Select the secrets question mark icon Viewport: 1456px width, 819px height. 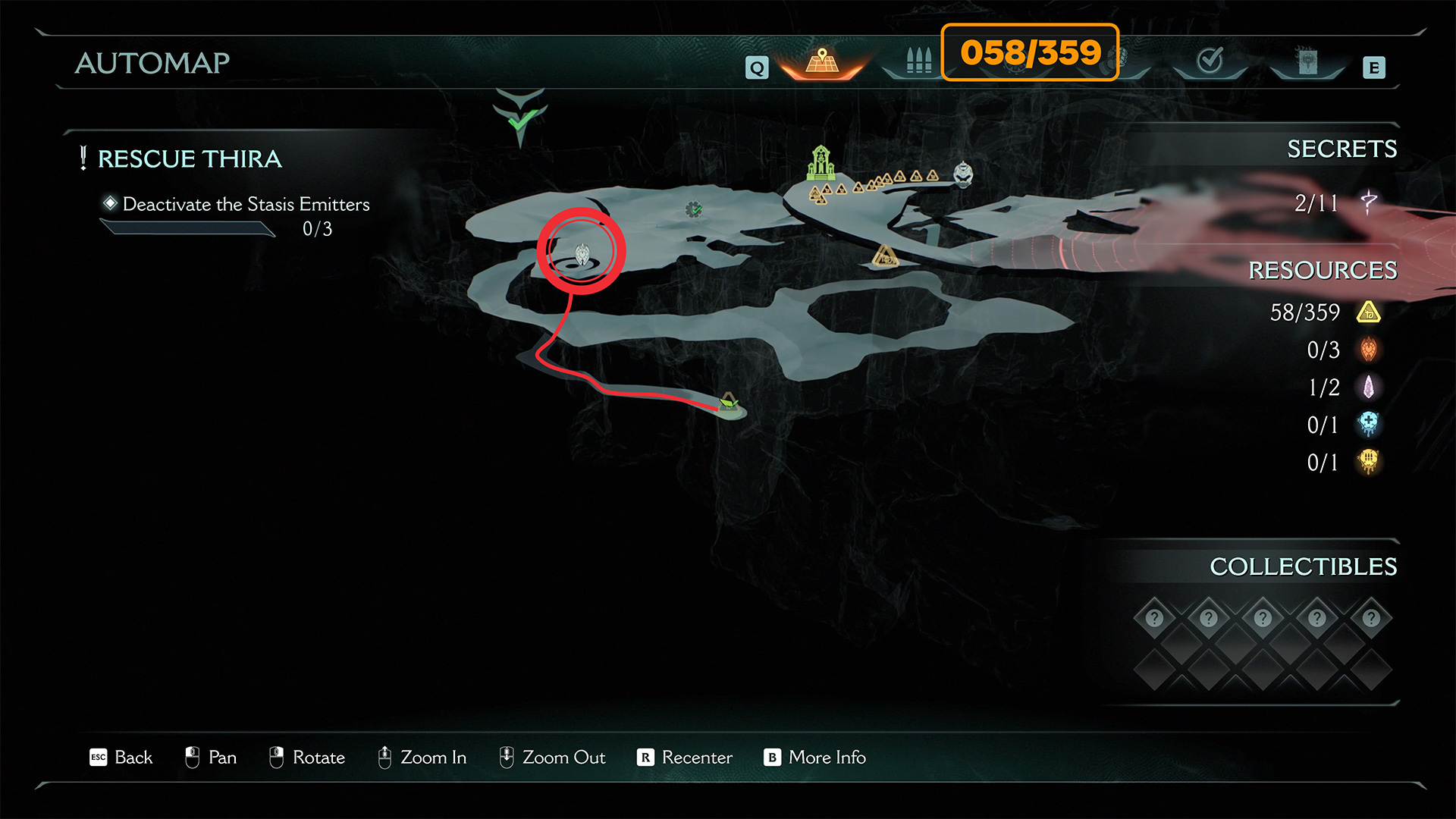1369,202
